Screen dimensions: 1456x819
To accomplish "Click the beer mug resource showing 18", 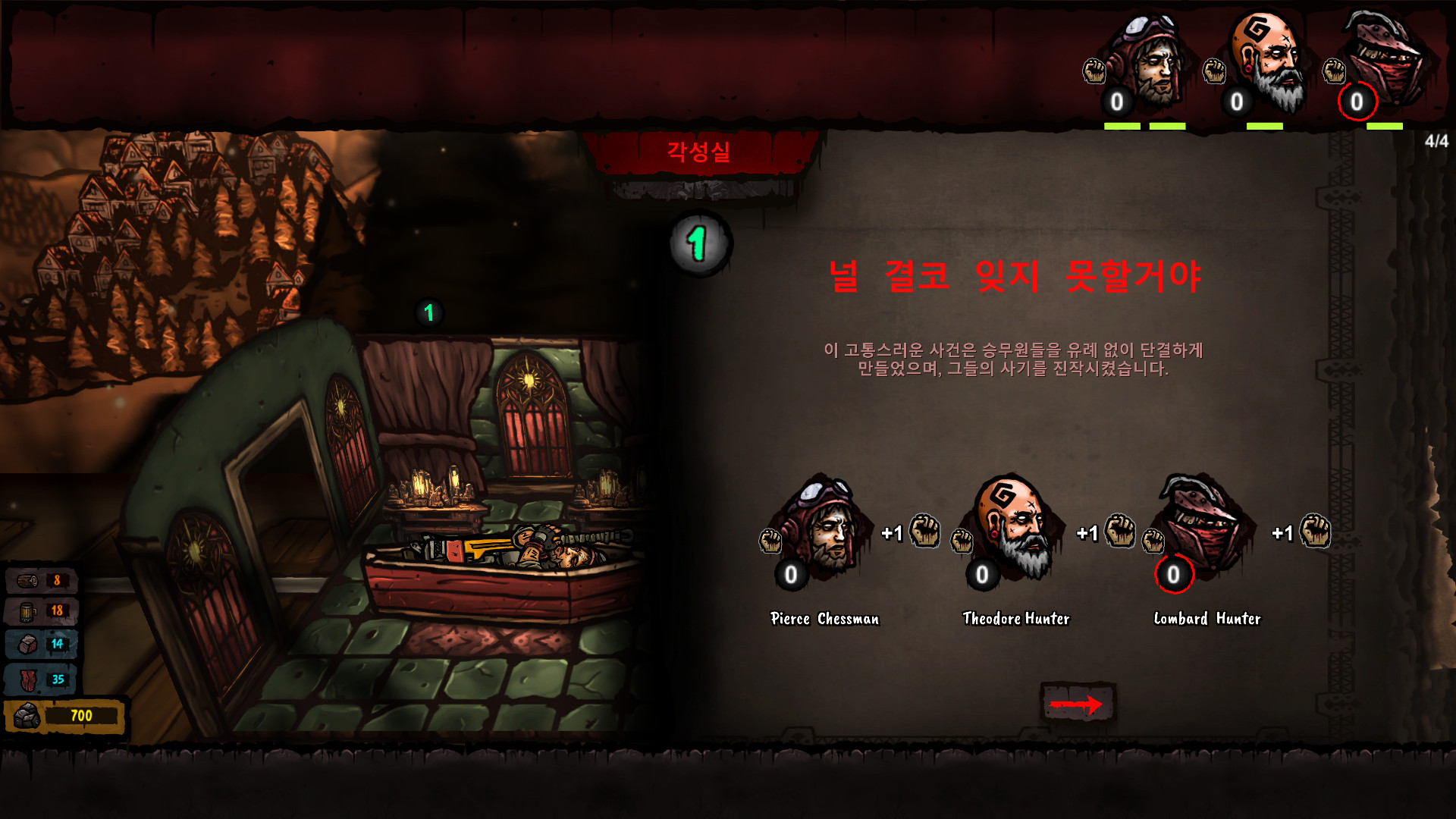I will pos(42,611).
